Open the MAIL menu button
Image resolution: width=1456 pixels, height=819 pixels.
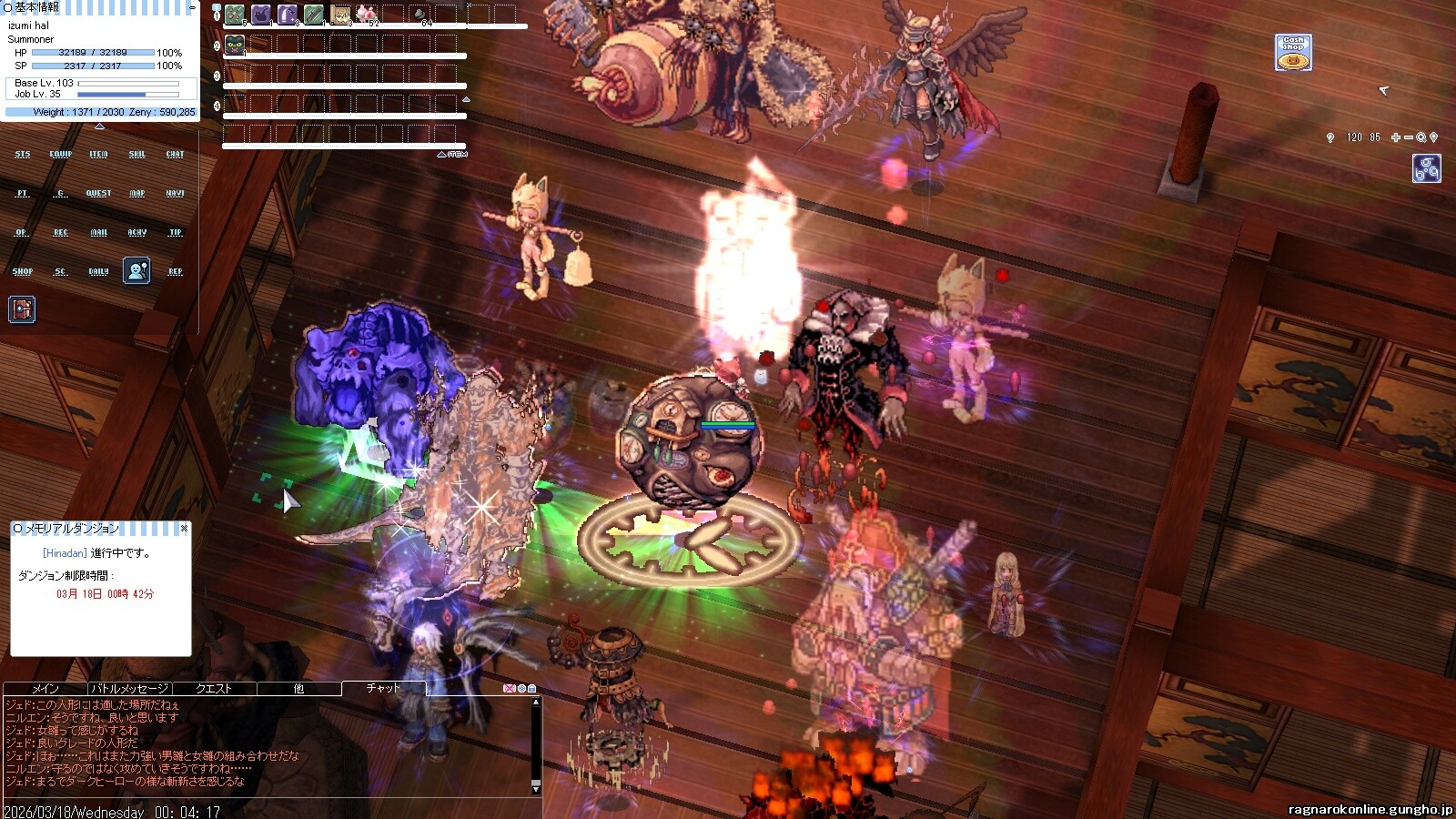click(x=98, y=233)
